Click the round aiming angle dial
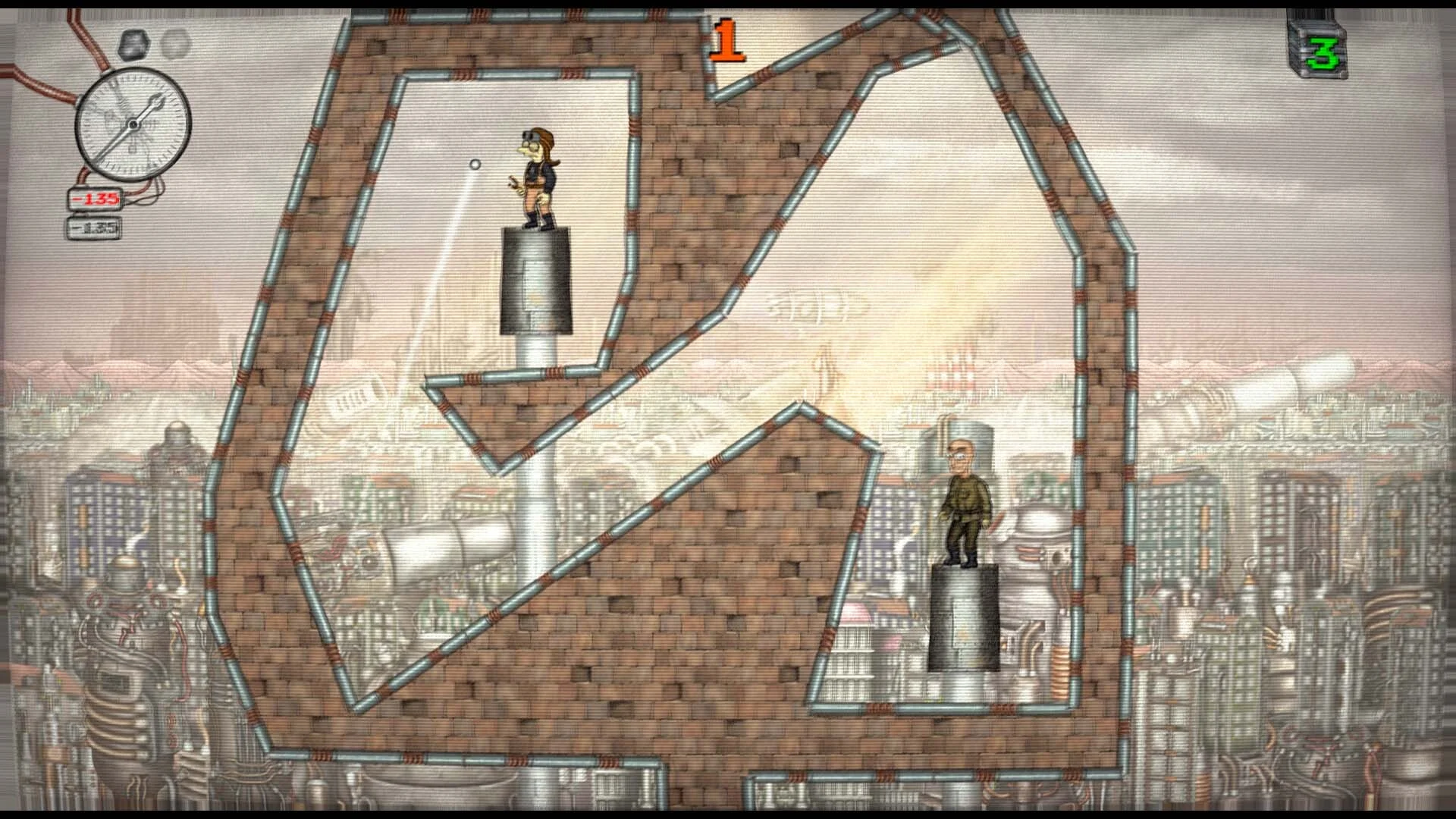The image size is (1456, 819). 133,124
